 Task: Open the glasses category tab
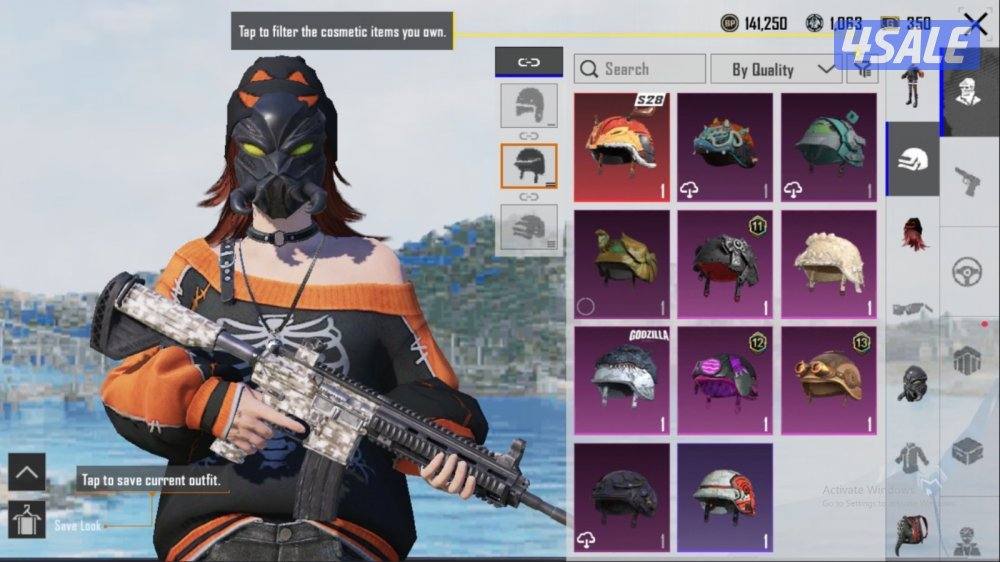[912, 309]
